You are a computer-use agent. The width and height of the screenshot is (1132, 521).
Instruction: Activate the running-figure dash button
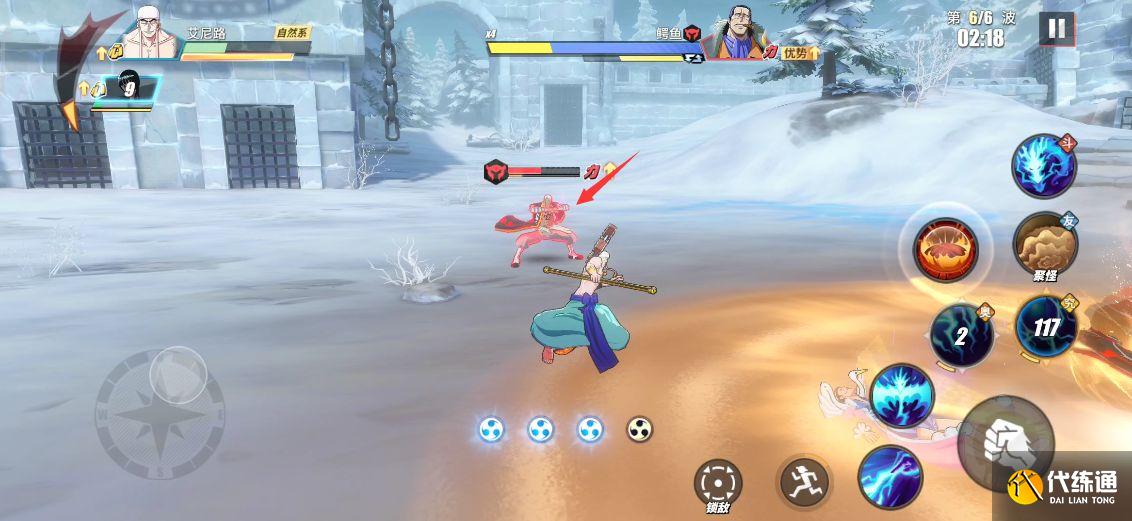click(803, 482)
